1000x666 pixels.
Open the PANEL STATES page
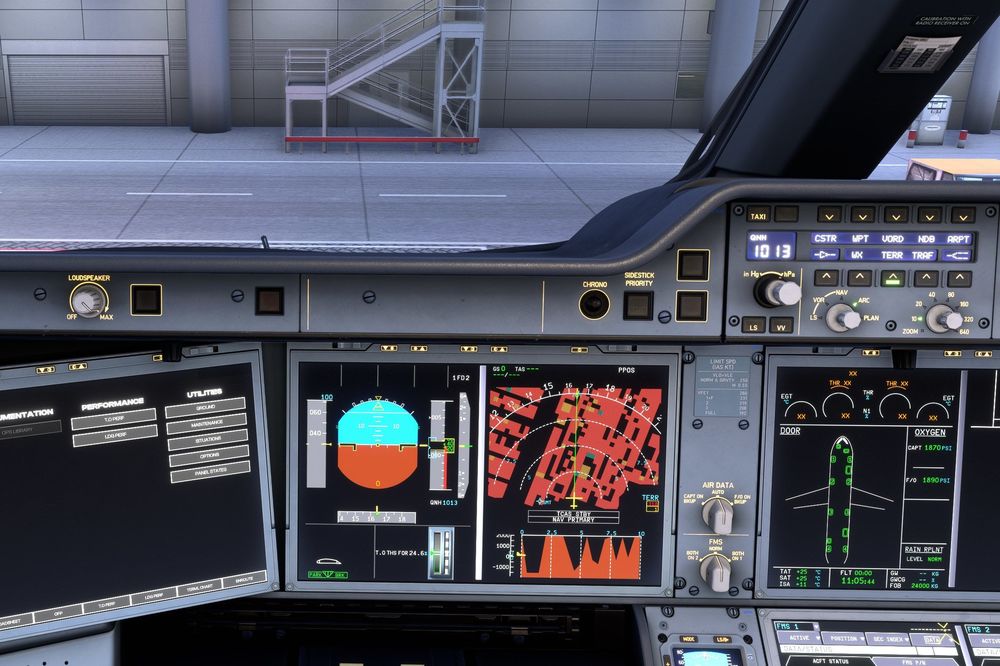(210, 471)
